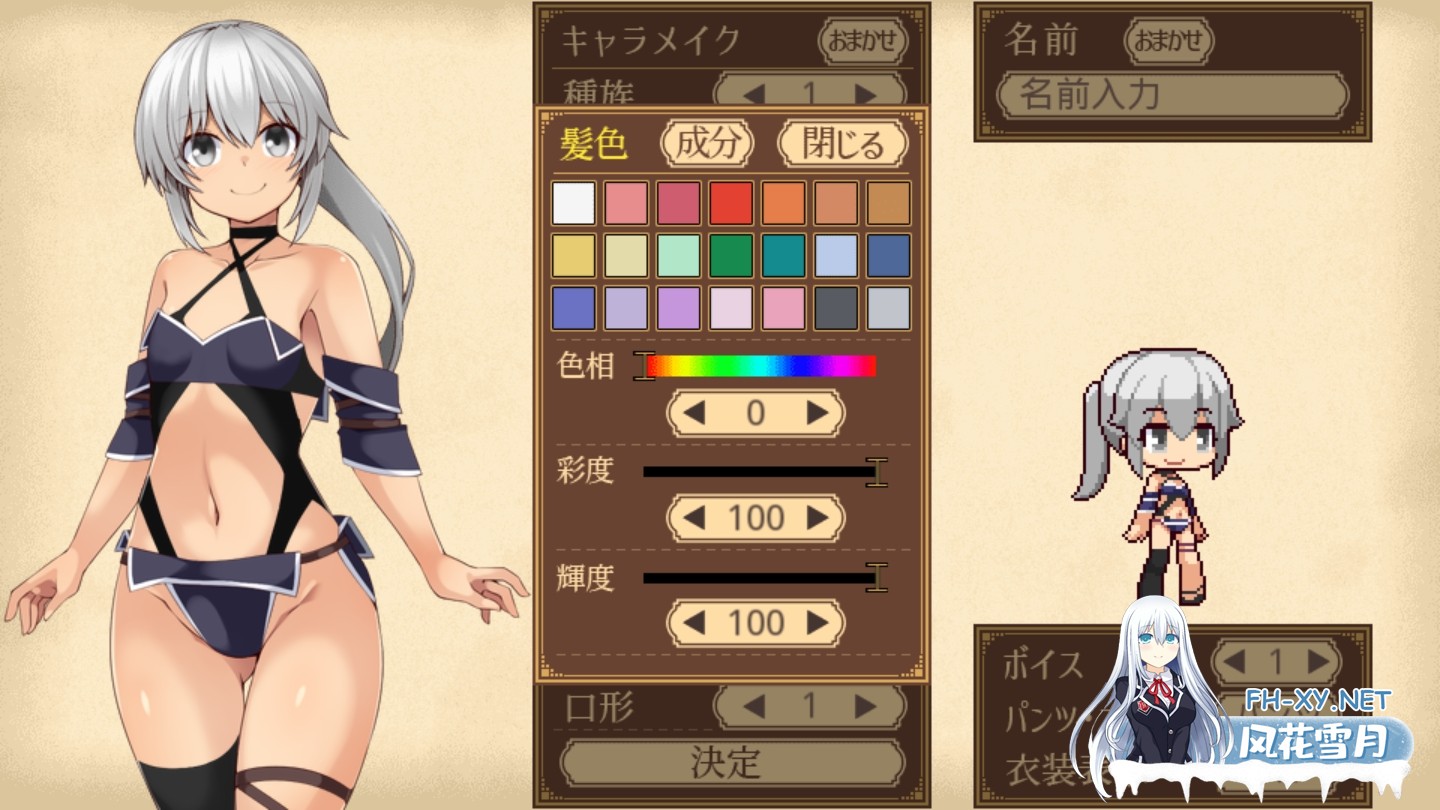Click the right arrow to raise 彩度 above 100
The image size is (1440, 810).
815,518
